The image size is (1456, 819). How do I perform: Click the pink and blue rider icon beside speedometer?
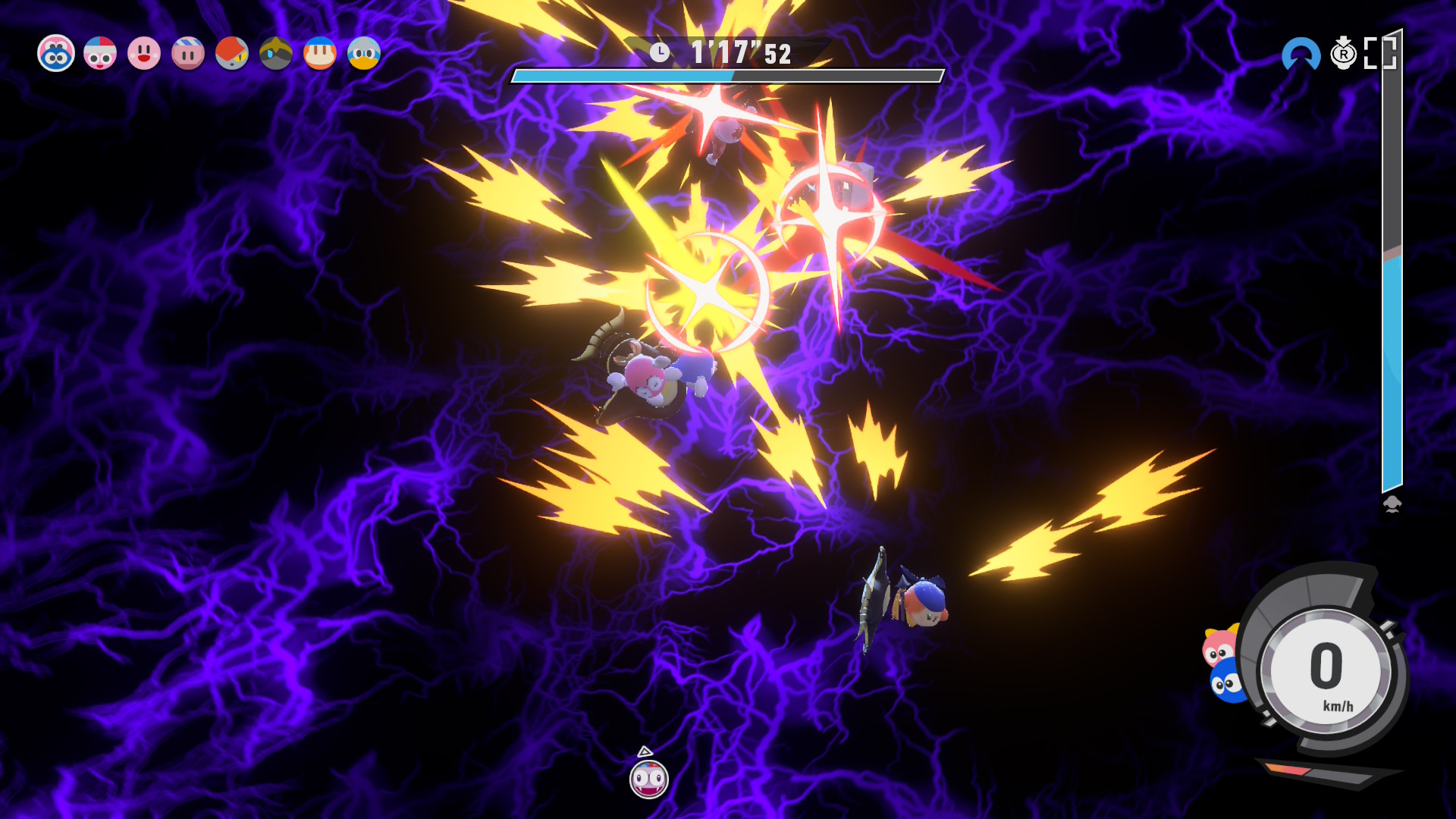click(x=1222, y=665)
